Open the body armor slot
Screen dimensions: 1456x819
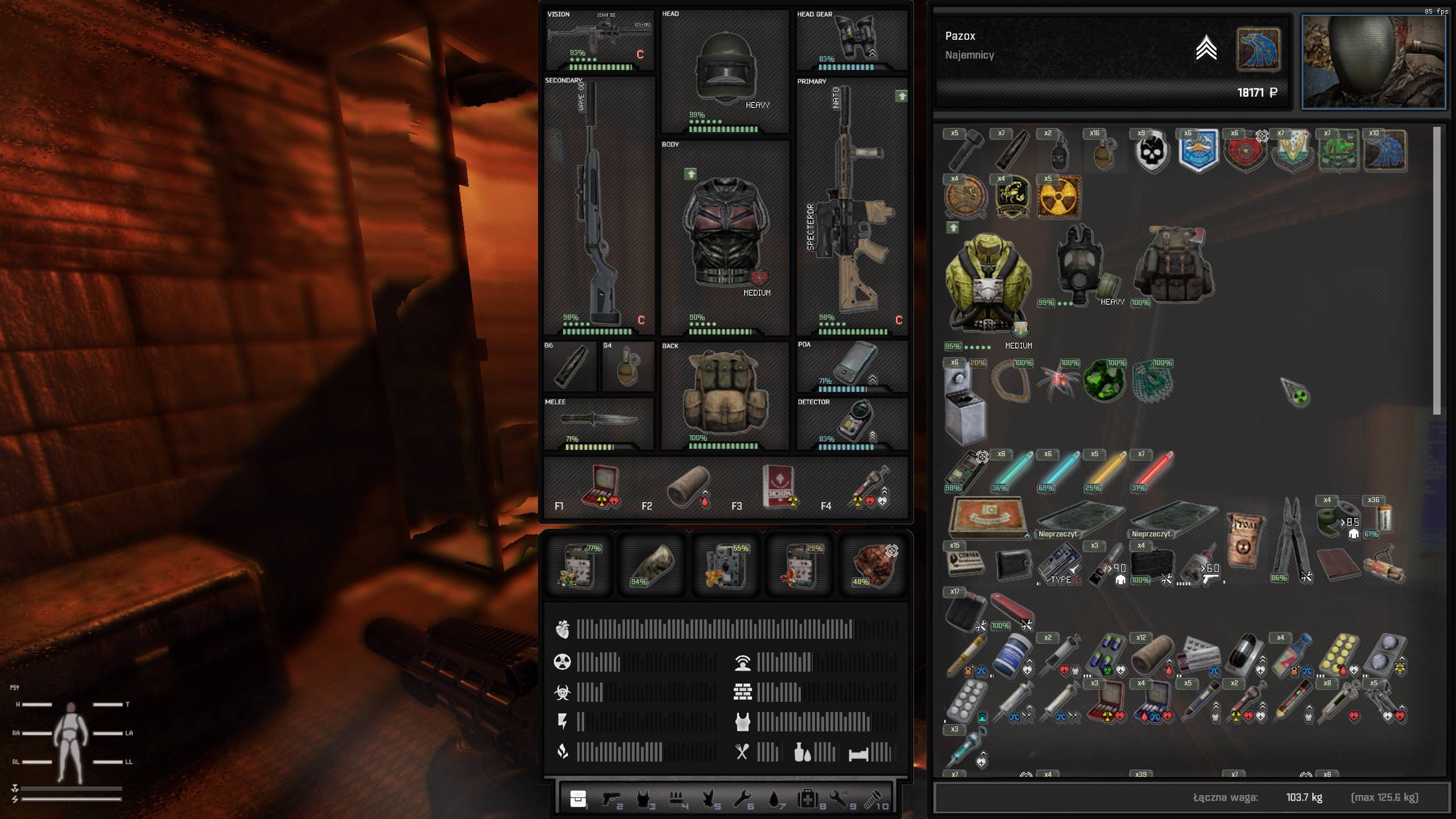pos(725,233)
